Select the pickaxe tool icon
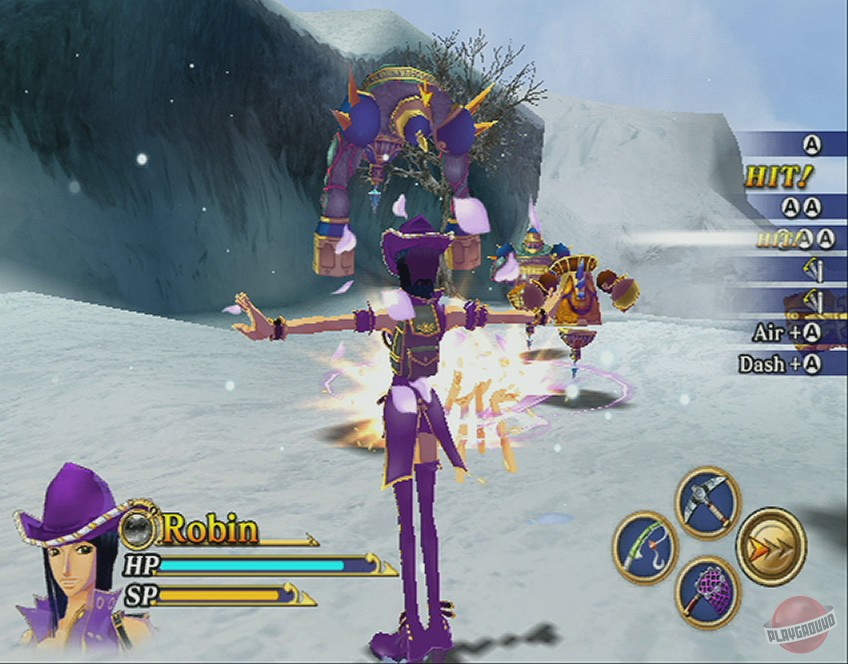The width and height of the screenshot is (848, 664). (x=707, y=502)
